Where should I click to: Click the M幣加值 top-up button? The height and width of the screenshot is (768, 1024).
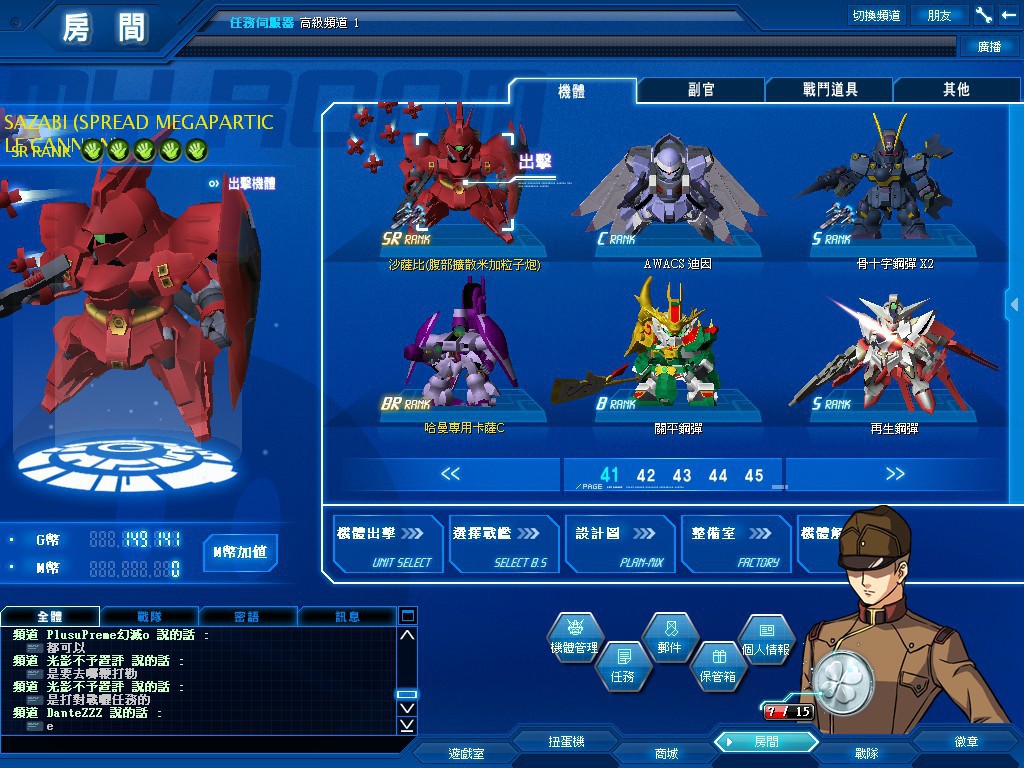[240, 552]
